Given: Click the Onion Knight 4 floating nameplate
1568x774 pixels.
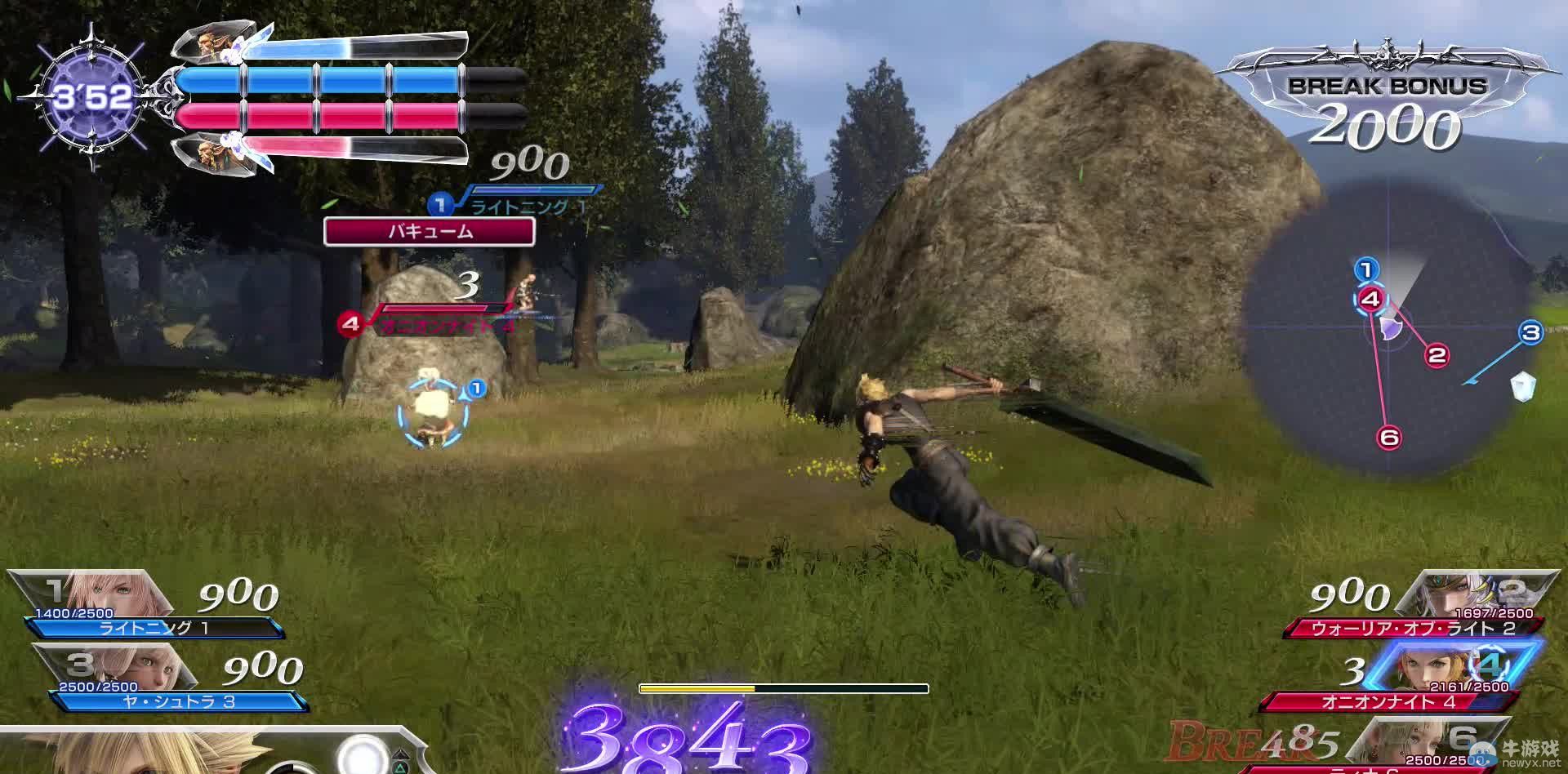Looking at the screenshot, I should tap(433, 323).
